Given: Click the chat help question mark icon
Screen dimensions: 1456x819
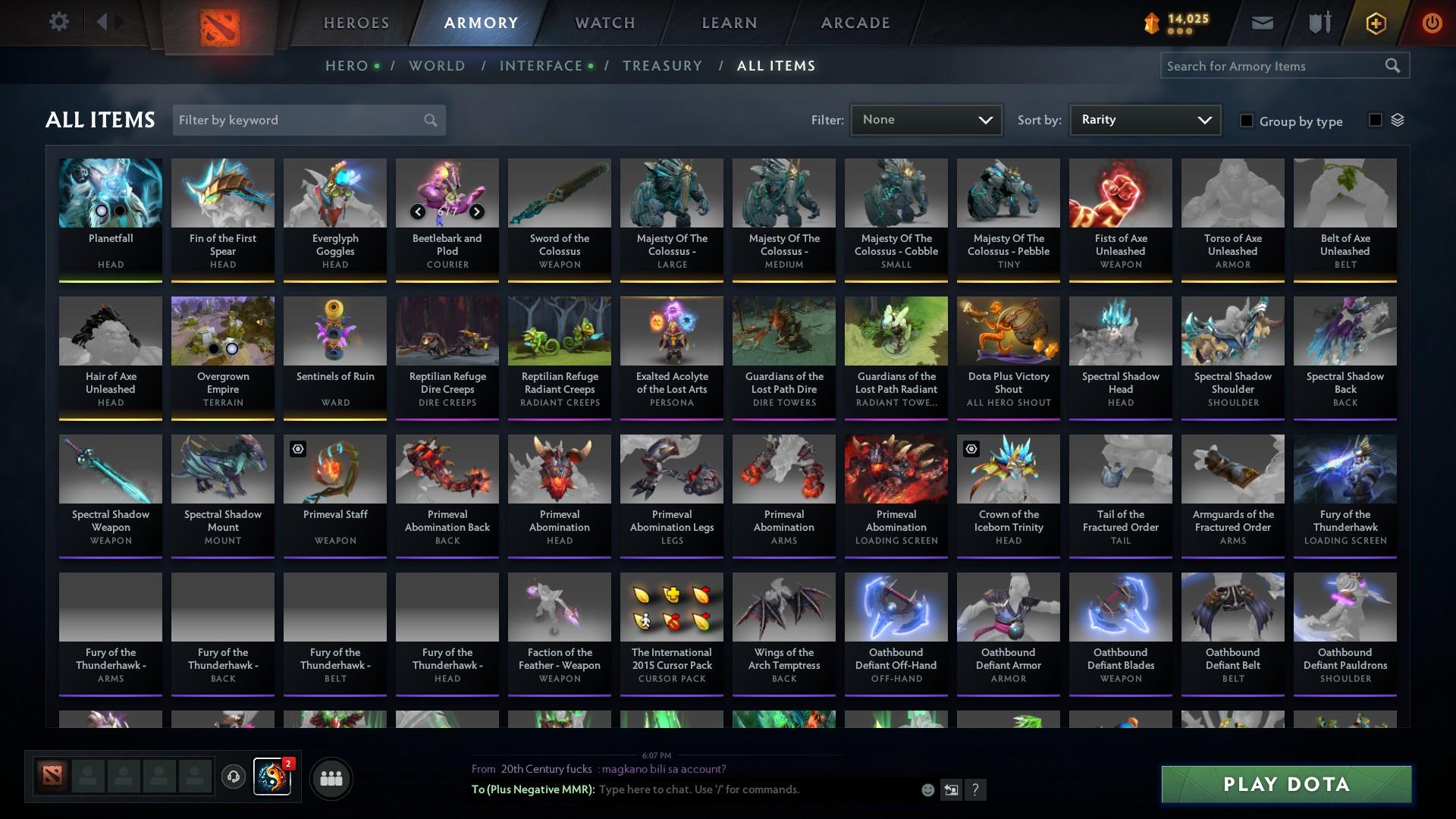Looking at the screenshot, I should point(976,790).
